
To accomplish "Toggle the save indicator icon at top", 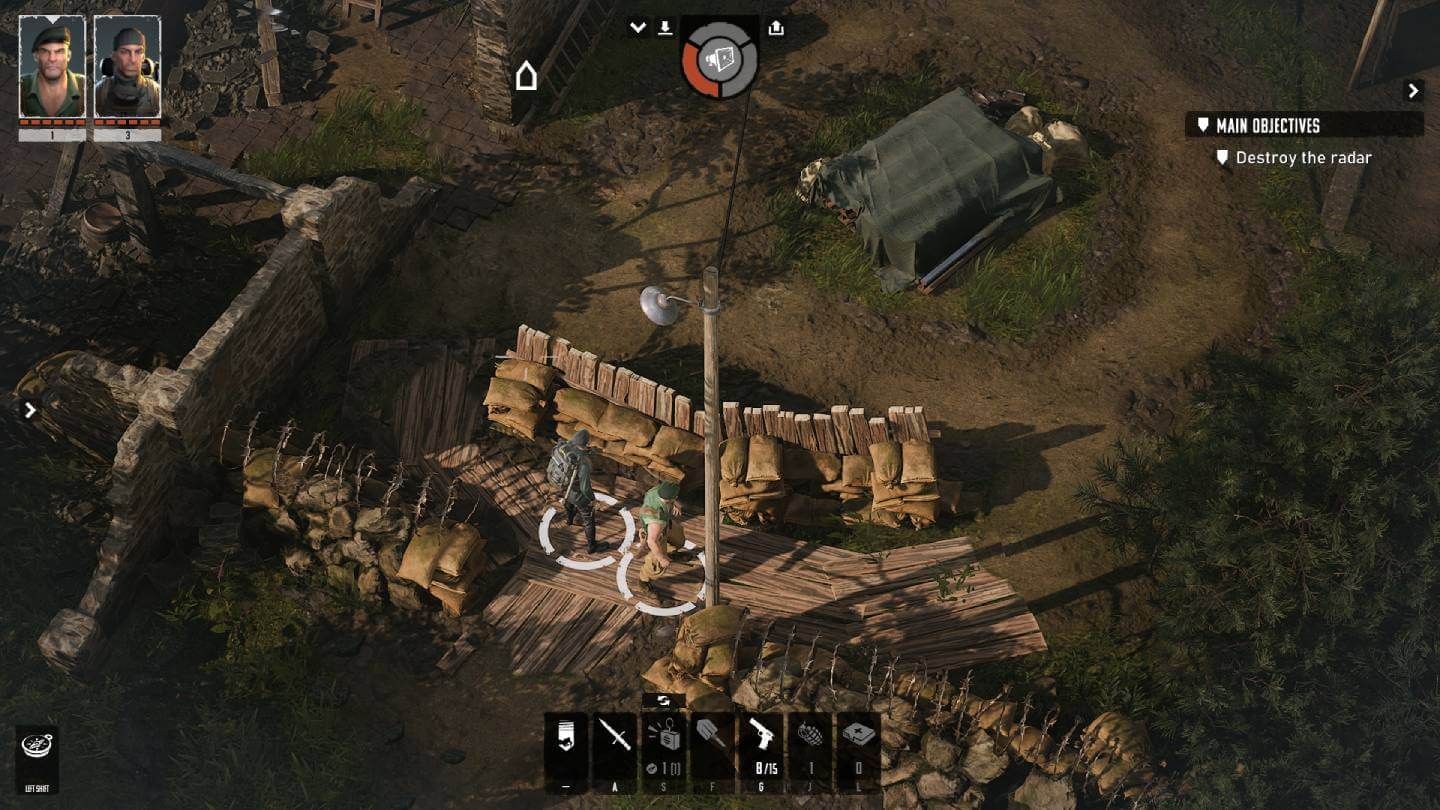I will (665, 27).
